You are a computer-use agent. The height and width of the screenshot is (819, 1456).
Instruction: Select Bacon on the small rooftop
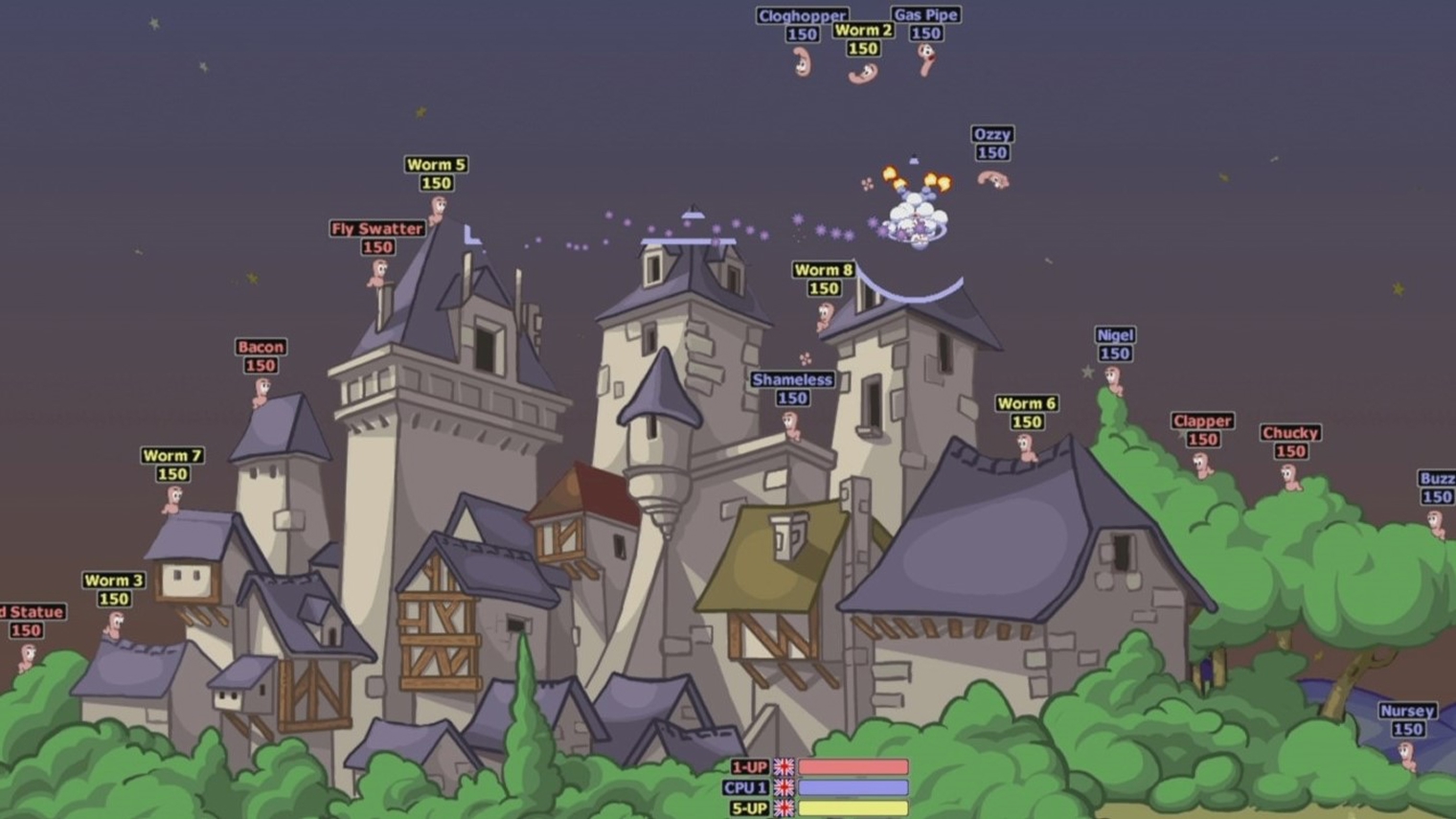coord(261,389)
